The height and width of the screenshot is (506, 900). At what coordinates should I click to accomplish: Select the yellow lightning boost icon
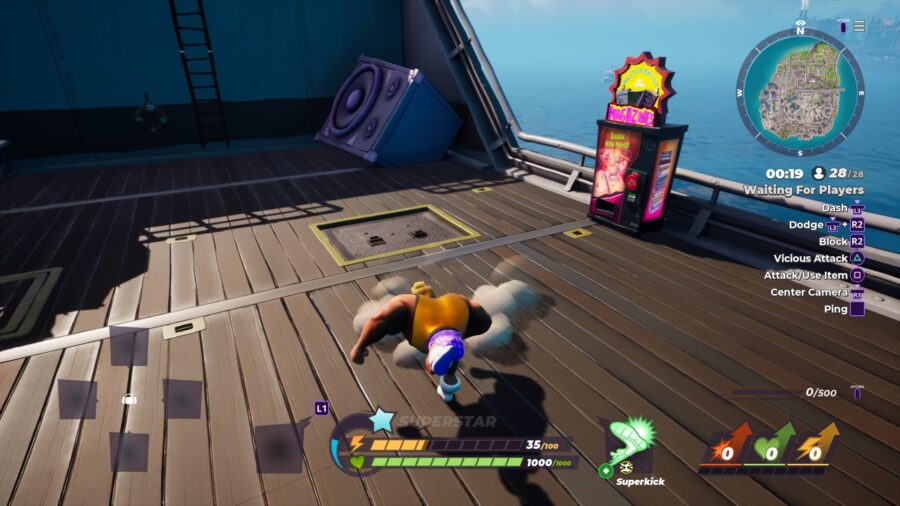point(817,447)
